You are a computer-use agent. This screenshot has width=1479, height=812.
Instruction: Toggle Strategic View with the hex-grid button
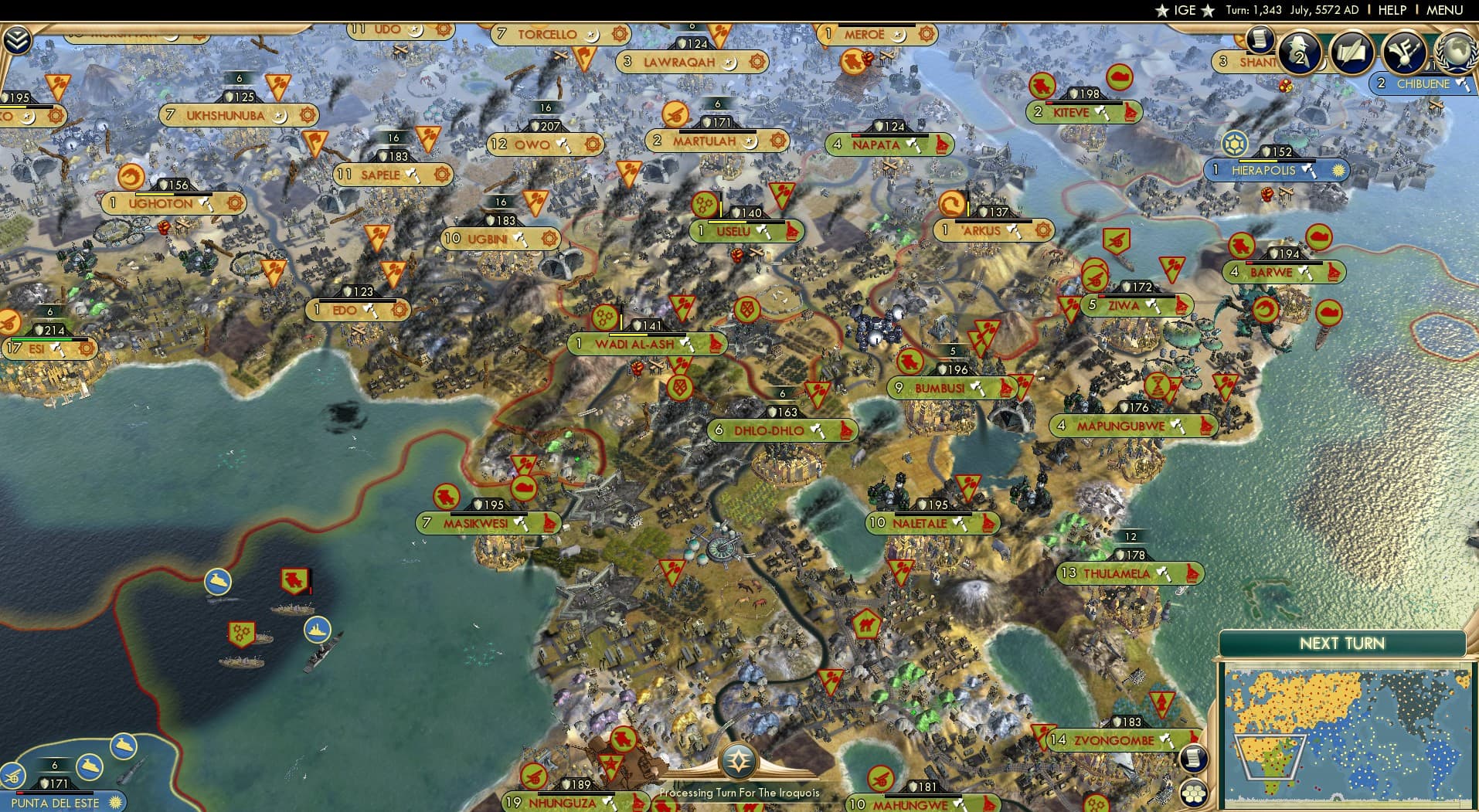(x=1194, y=791)
